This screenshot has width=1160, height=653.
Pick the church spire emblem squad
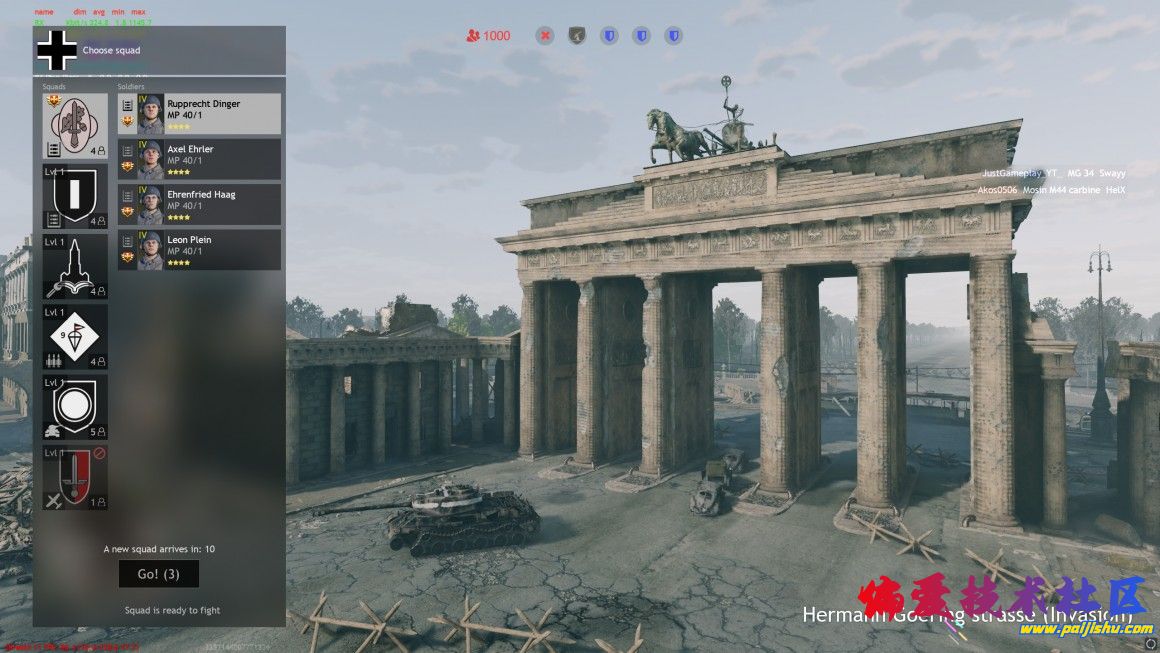pyautogui.click(x=75, y=267)
